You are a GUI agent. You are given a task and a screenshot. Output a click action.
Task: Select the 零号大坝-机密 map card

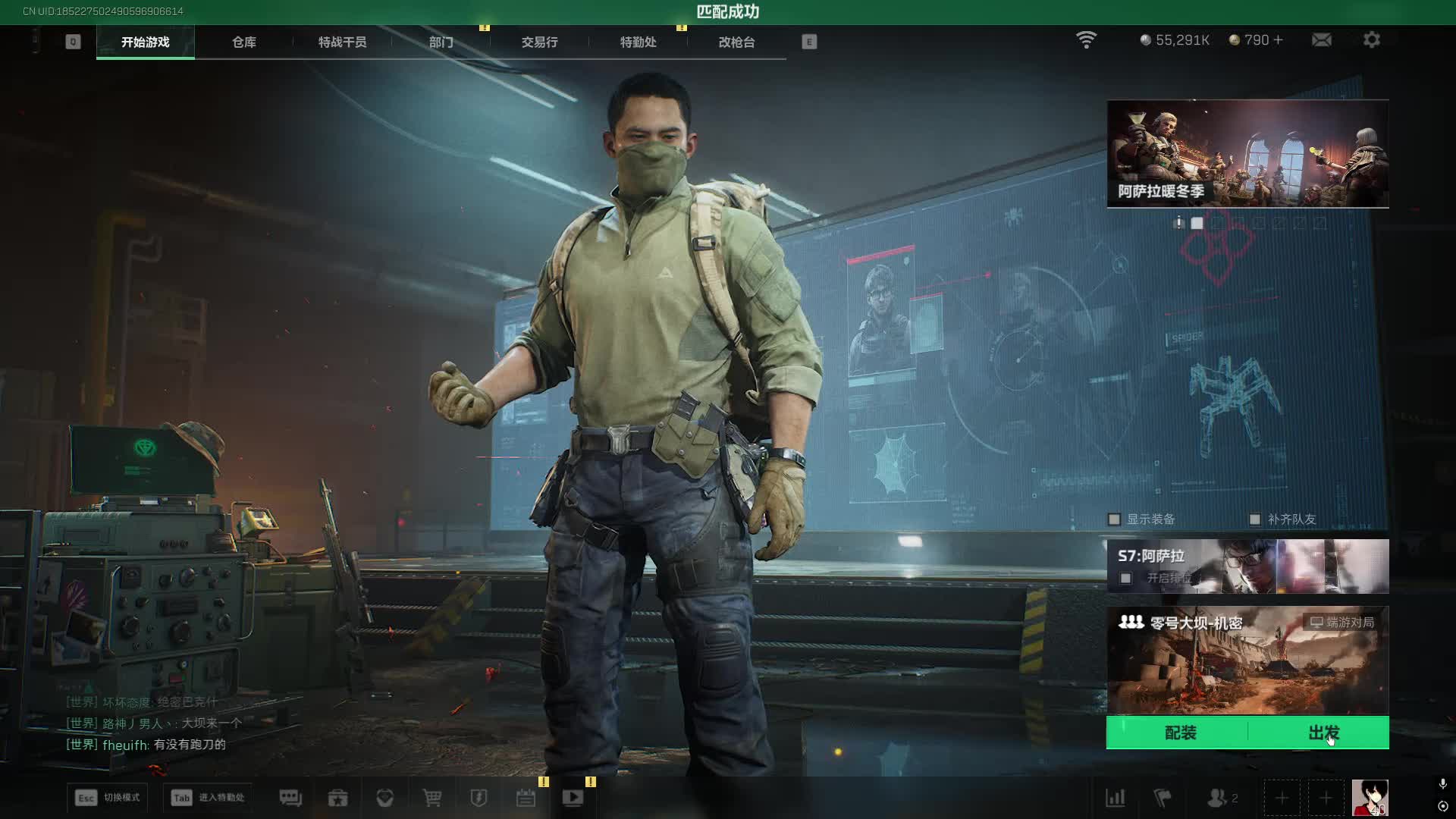point(1247,660)
